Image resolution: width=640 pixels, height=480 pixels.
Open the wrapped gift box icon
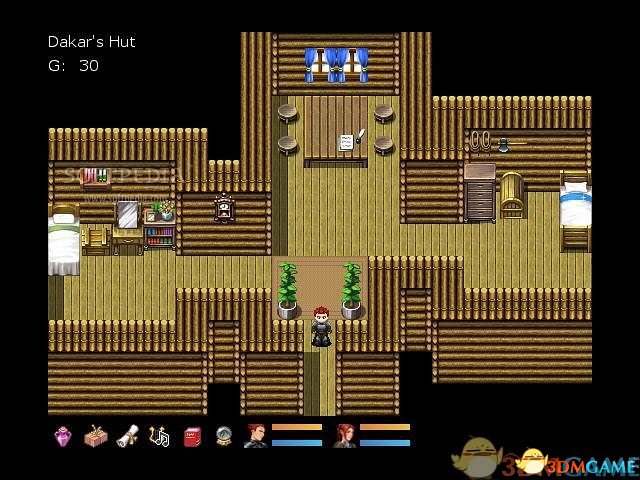[x=95, y=436]
